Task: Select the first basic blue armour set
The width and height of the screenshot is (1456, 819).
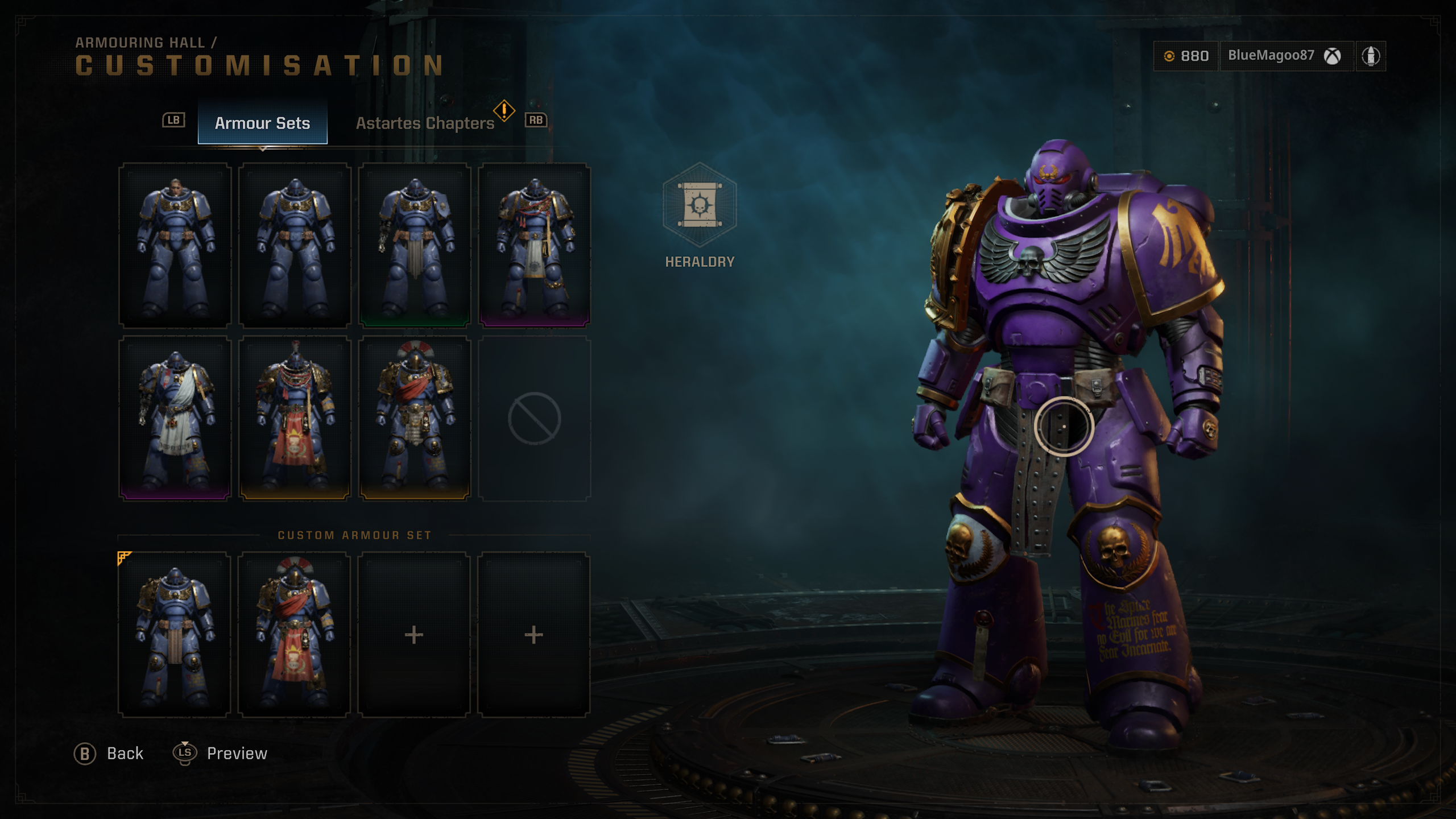Action: point(176,245)
